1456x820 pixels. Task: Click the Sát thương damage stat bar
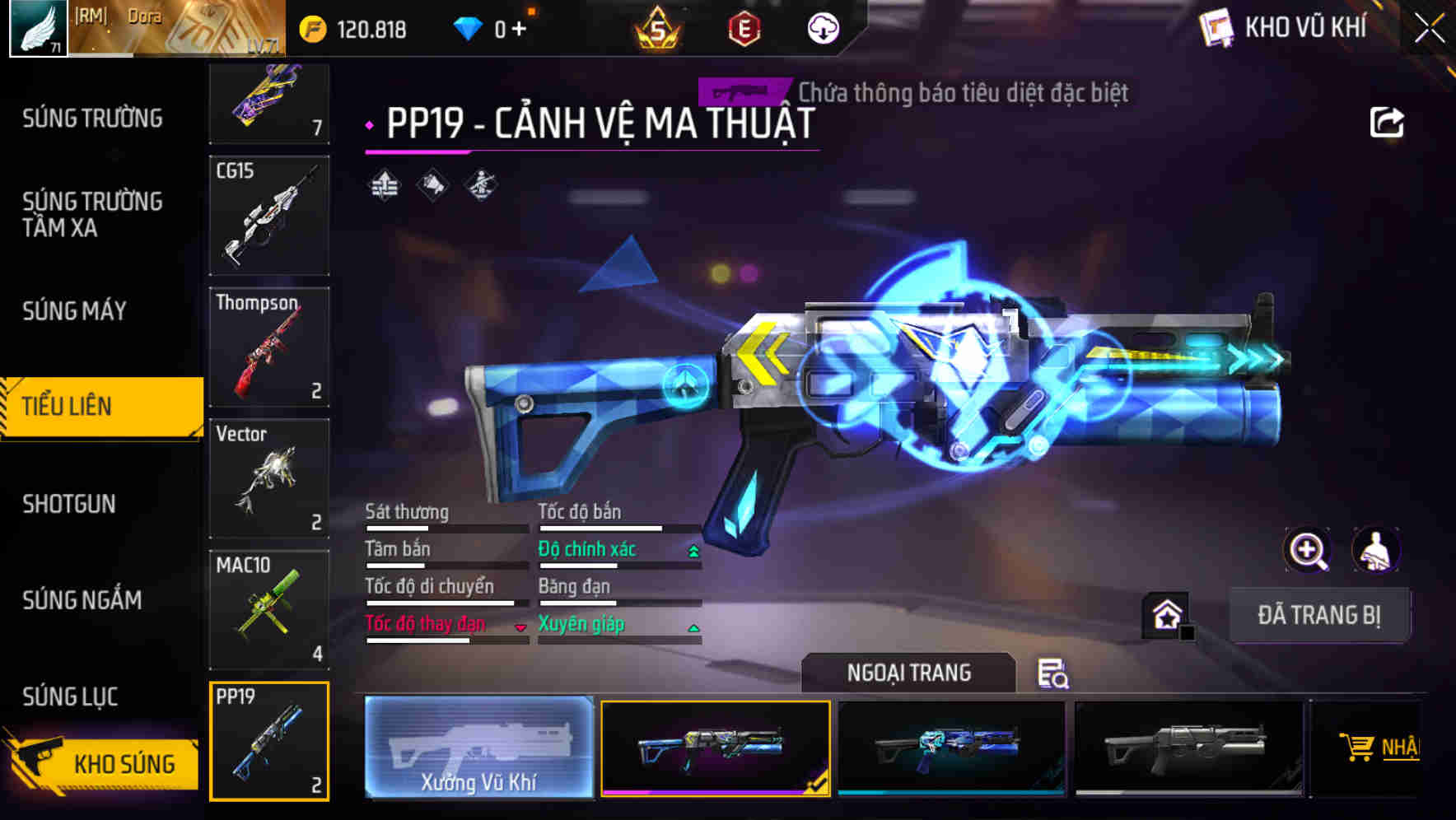(446, 526)
